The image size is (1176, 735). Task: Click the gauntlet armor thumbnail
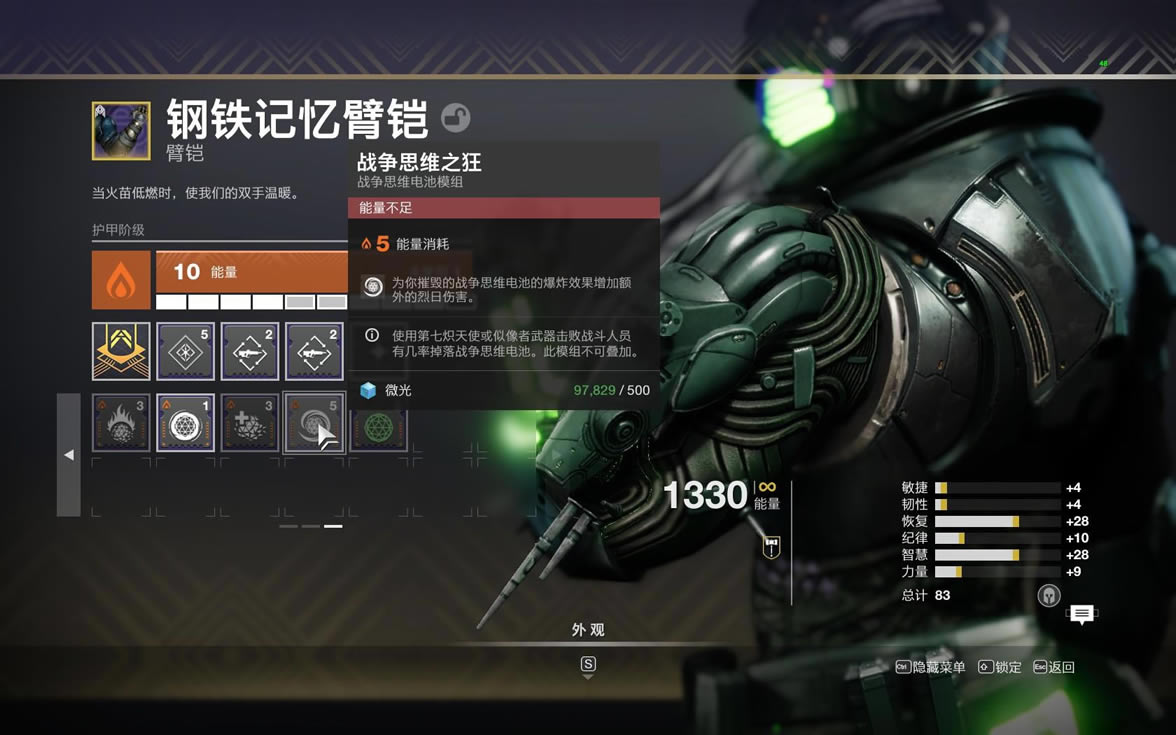point(121,130)
